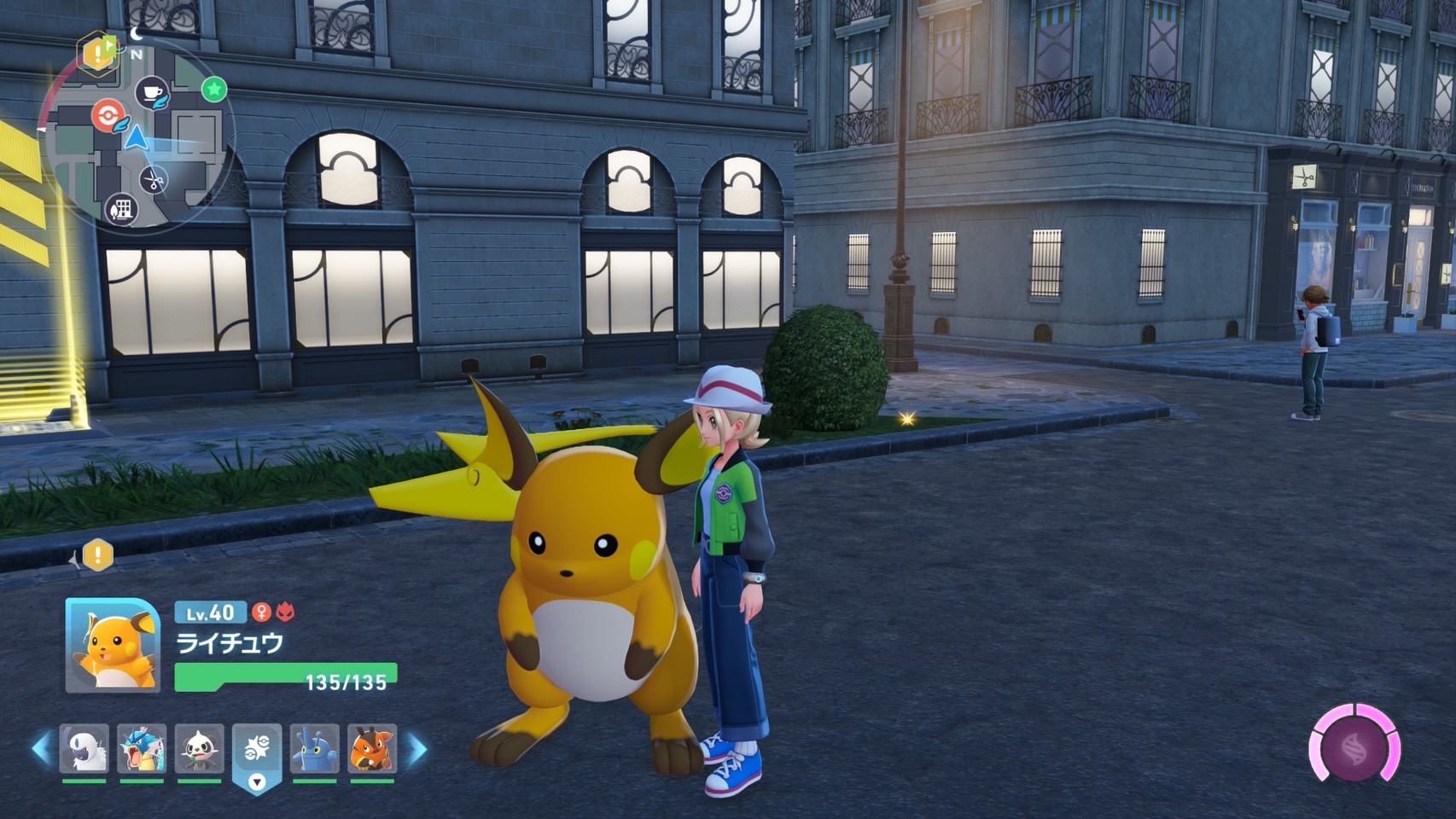The width and height of the screenshot is (1456, 819).
Task: Select the female gender symbol beside Lv.40
Action: pyautogui.click(x=263, y=613)
